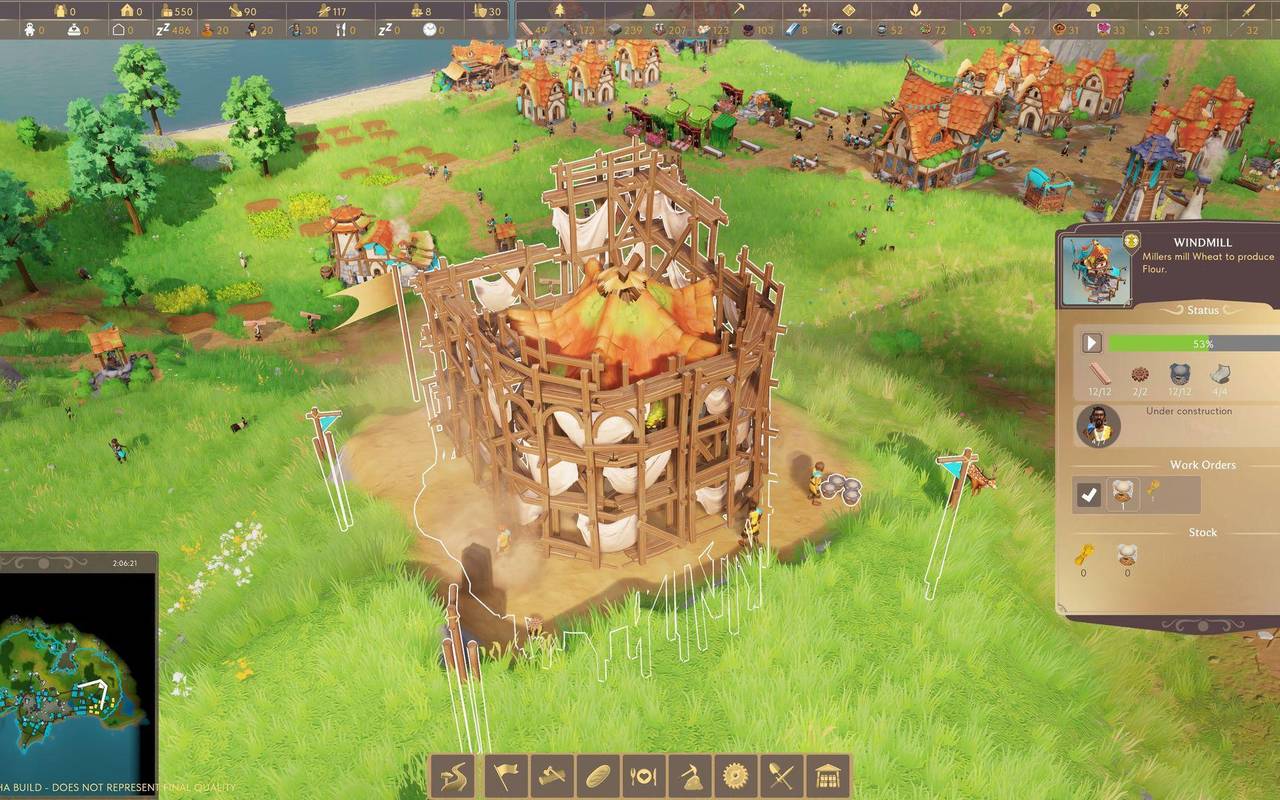Viewport: 1280px width, 800px height.
Task: Open the gear/industry build category
Action: pyautogui.click(x=735, y=775)
